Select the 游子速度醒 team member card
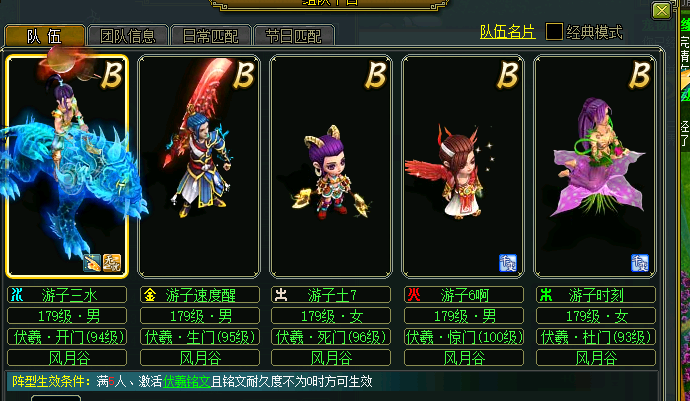This screenshot has width=690, height=401. point(198,165)
